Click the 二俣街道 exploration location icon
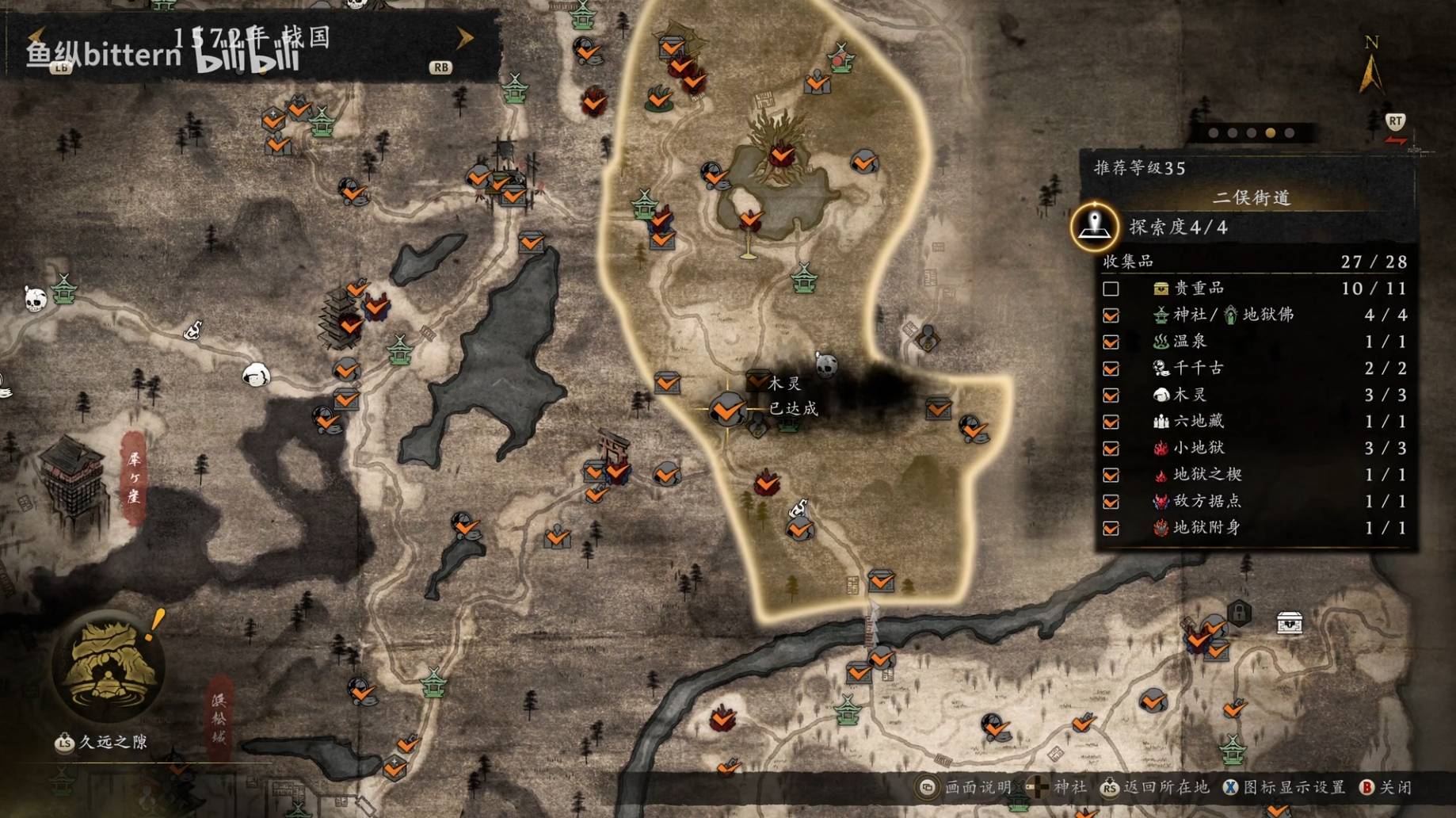 click(x=1094, y=226)
